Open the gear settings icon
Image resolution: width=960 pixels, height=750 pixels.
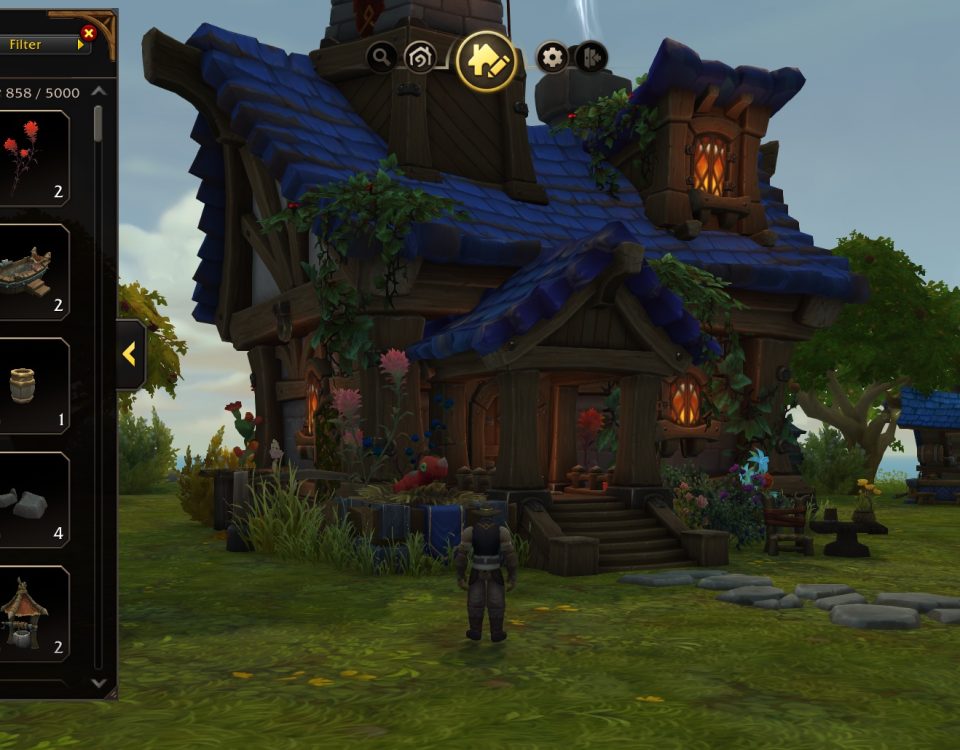(552, 57)
